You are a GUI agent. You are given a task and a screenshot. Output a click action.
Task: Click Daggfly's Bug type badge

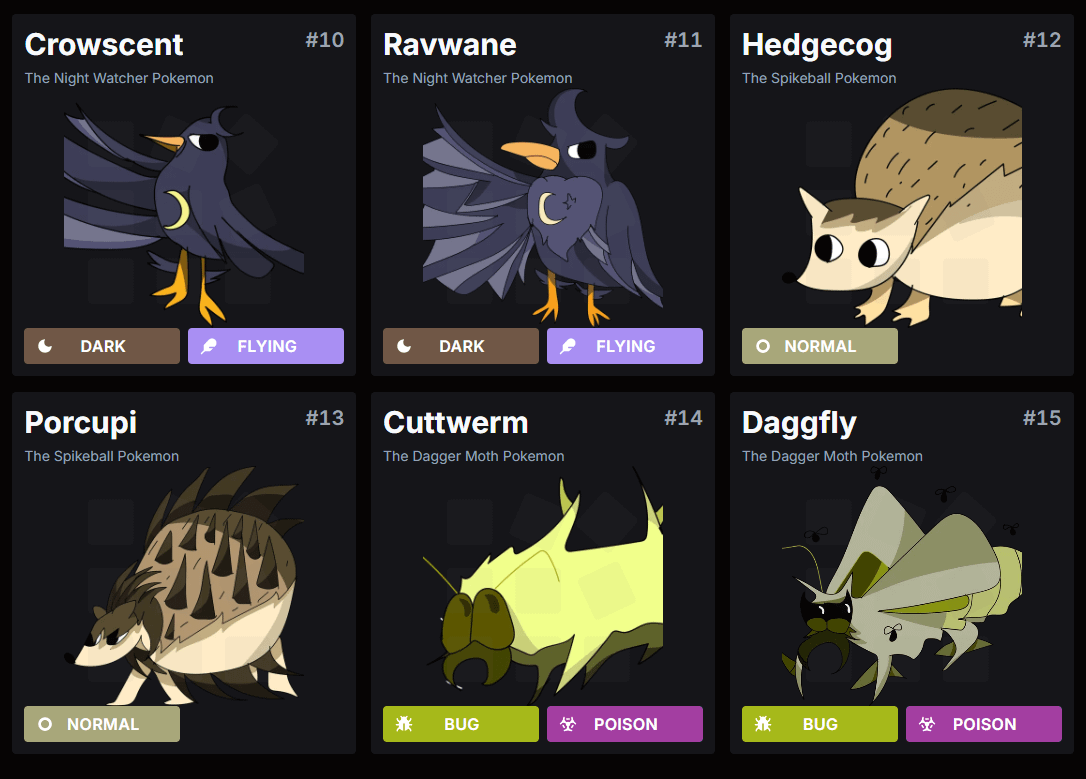pos(820,724)
